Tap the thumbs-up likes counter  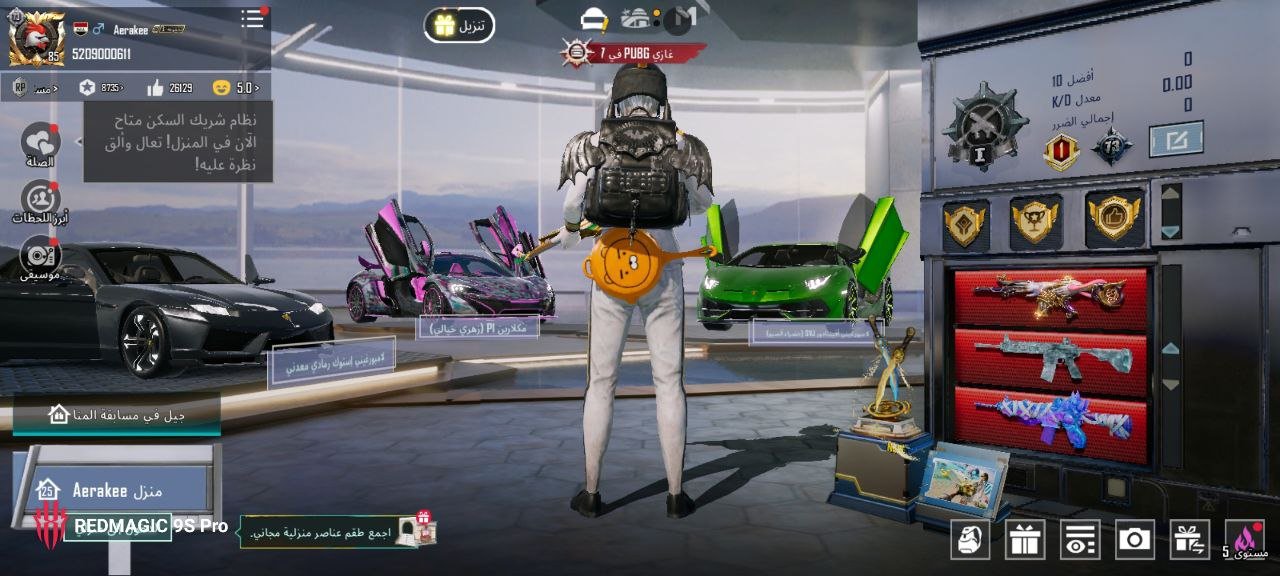(169, 88)
